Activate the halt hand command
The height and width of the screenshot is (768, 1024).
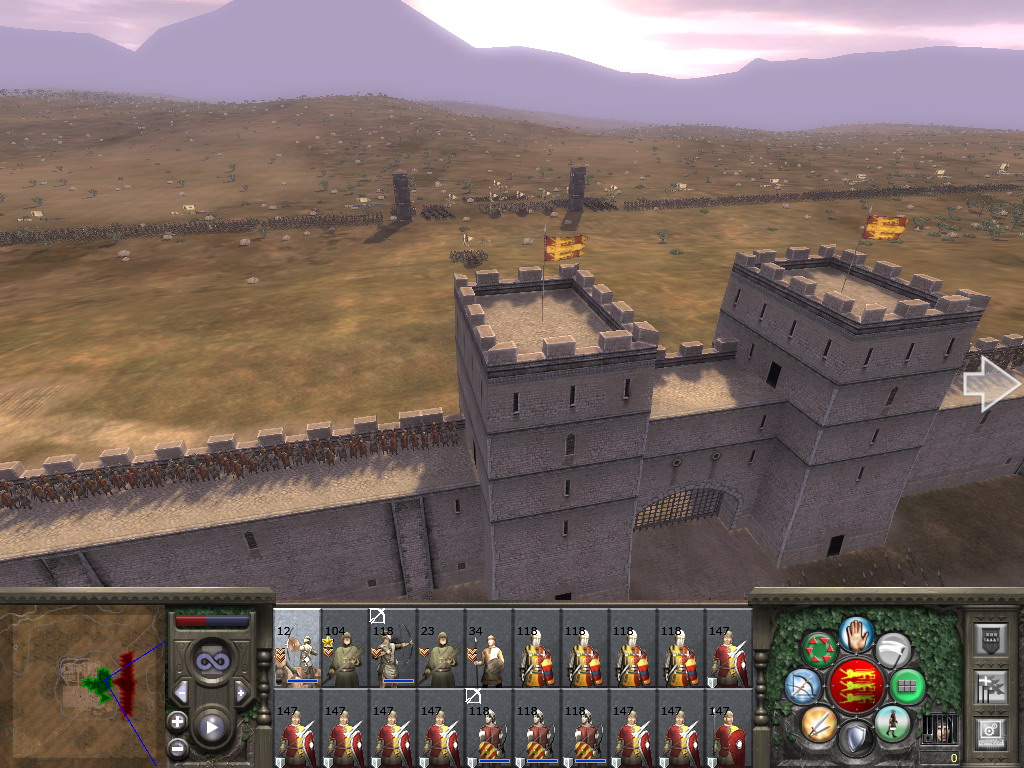857,633
